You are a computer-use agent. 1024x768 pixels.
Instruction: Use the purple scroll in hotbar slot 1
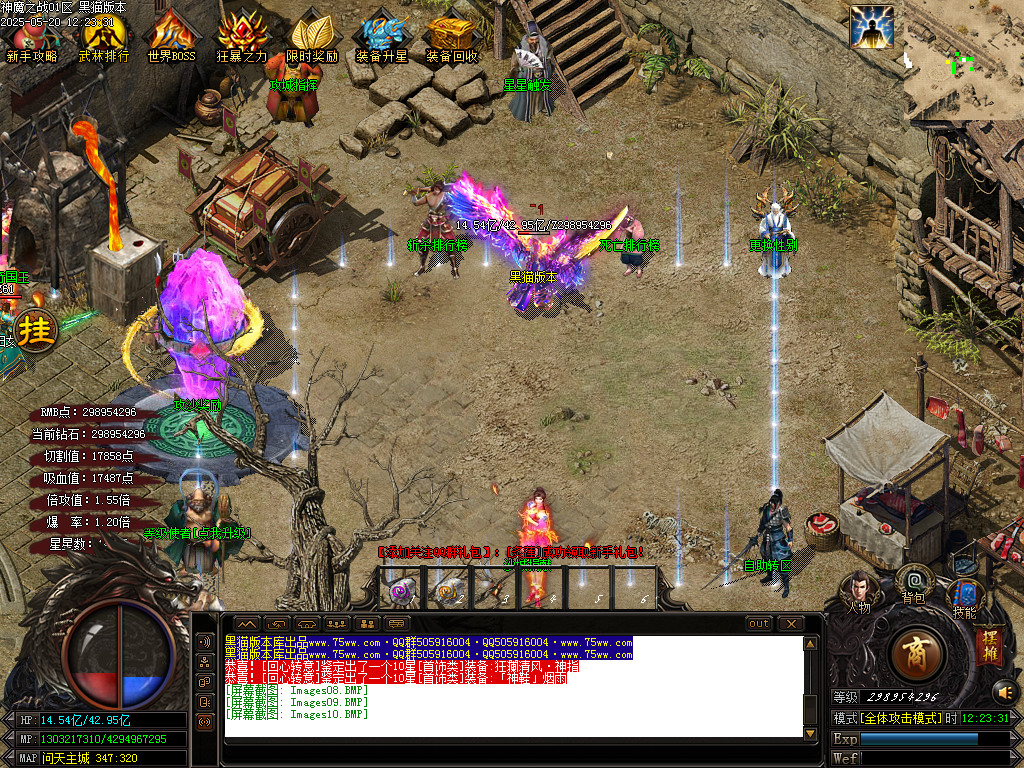pyautogui.click(x=403, y=592)
